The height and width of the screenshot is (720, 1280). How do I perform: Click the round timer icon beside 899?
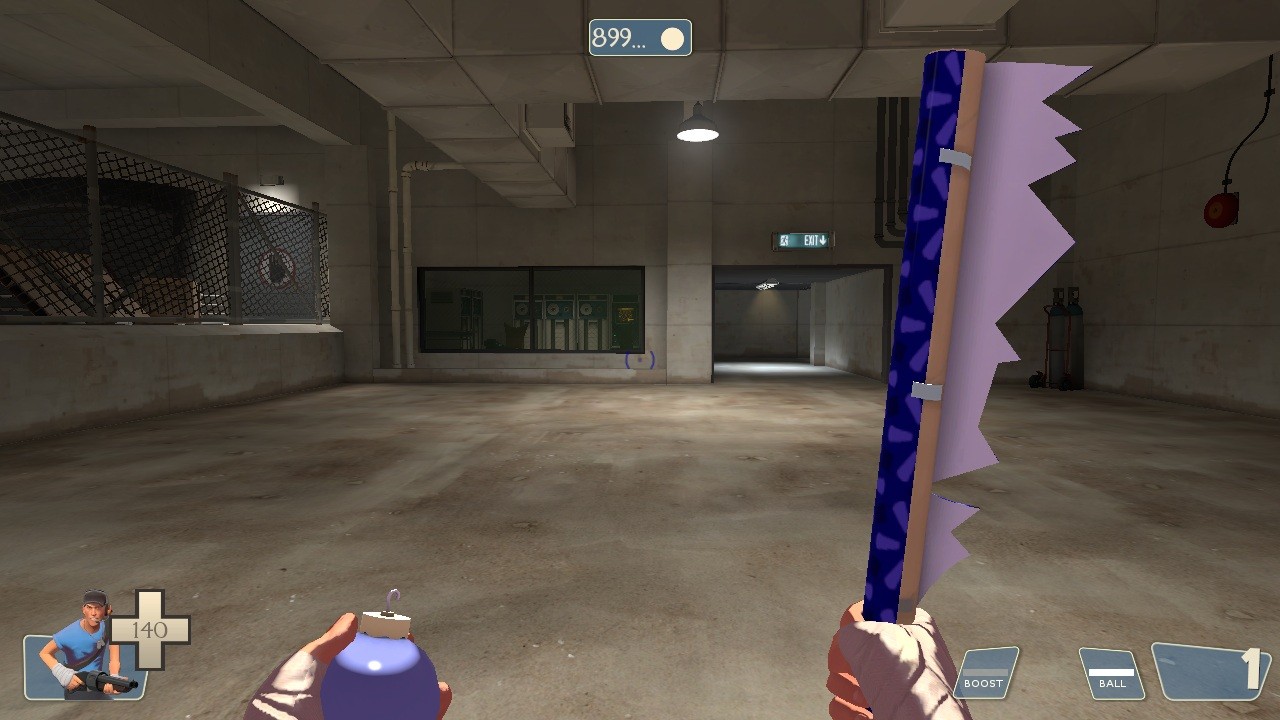coord(671,38)
